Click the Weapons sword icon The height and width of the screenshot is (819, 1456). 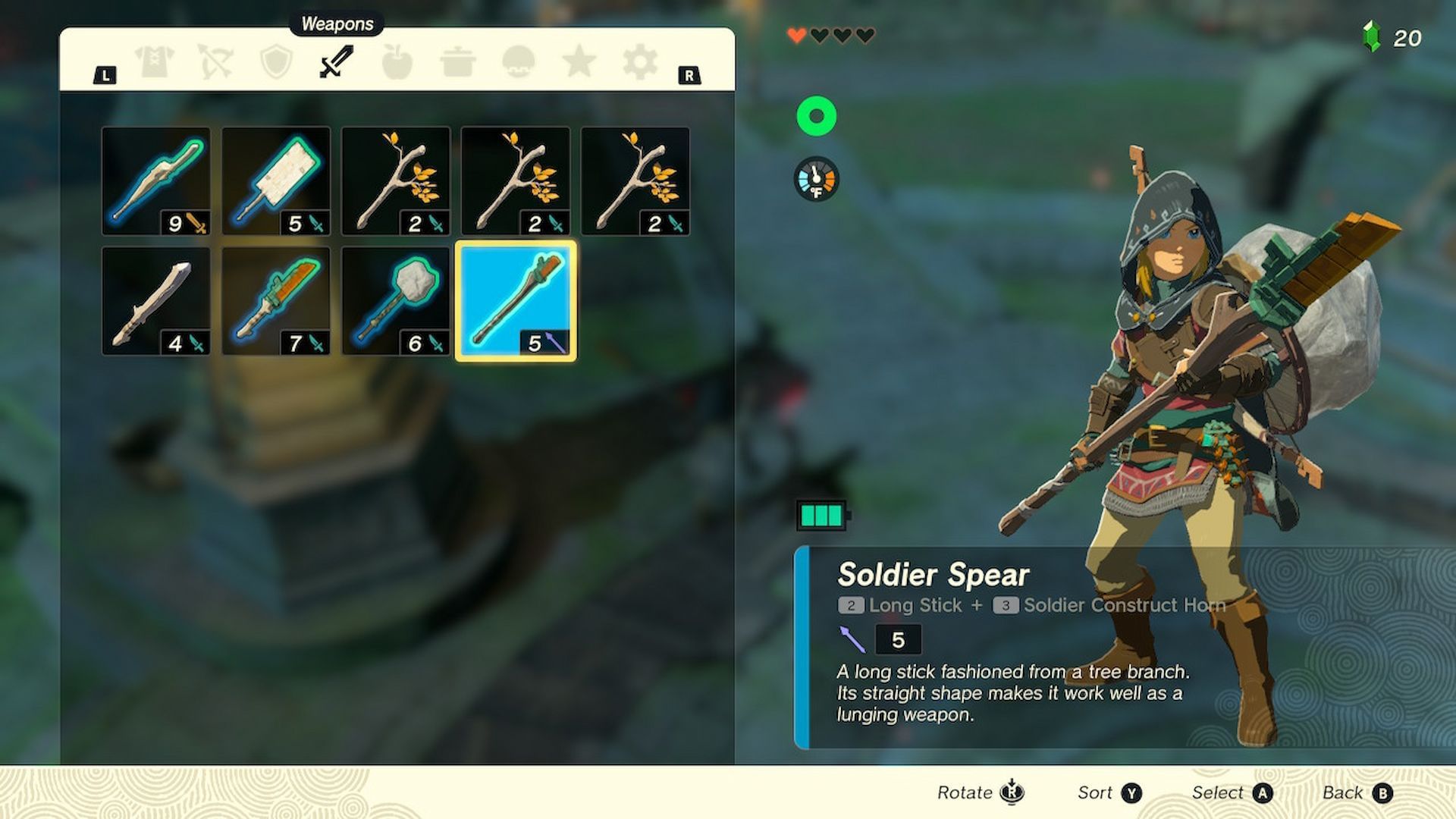coord(334,64)
